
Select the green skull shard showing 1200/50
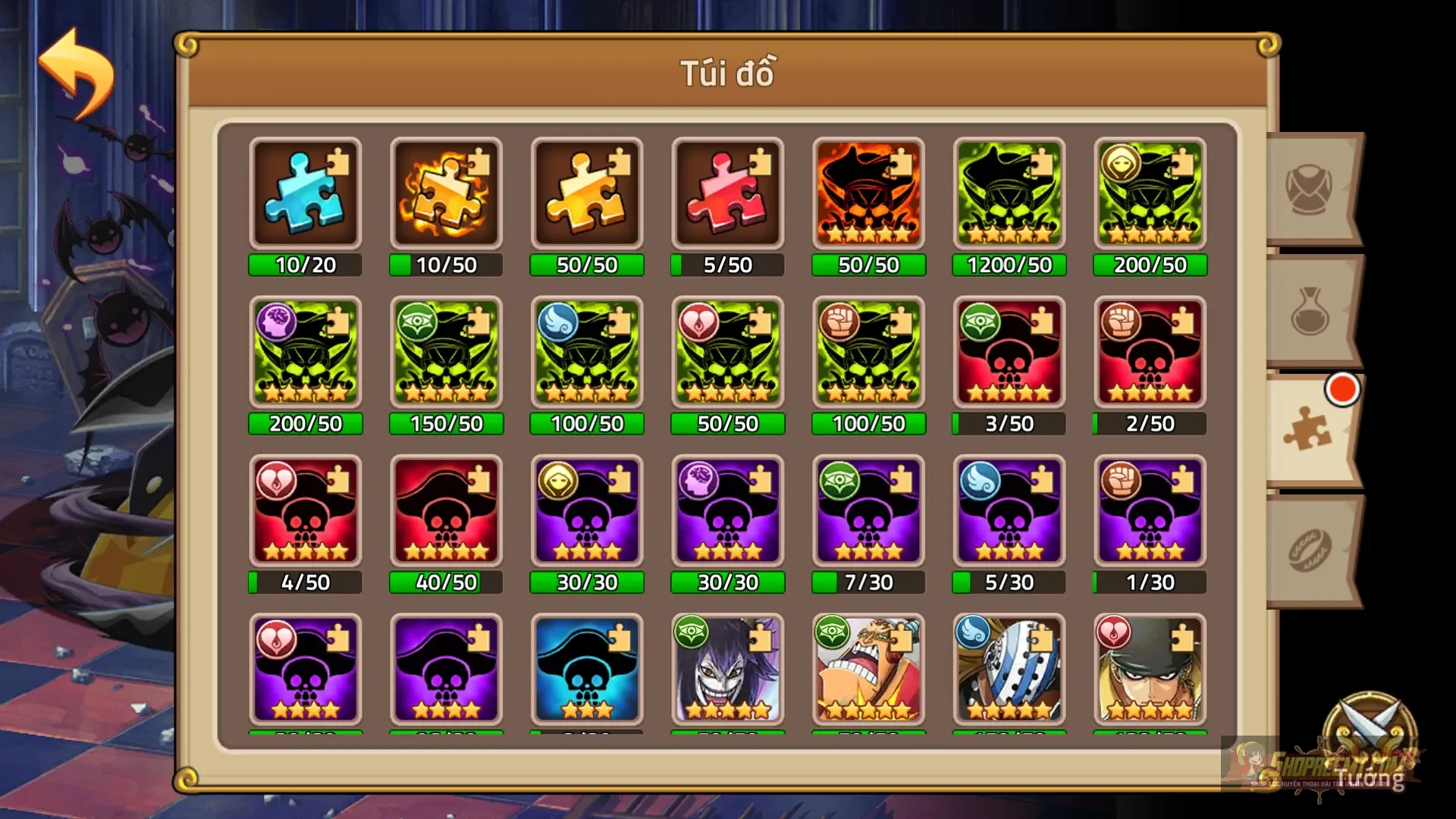click(x=1009, y=193)
